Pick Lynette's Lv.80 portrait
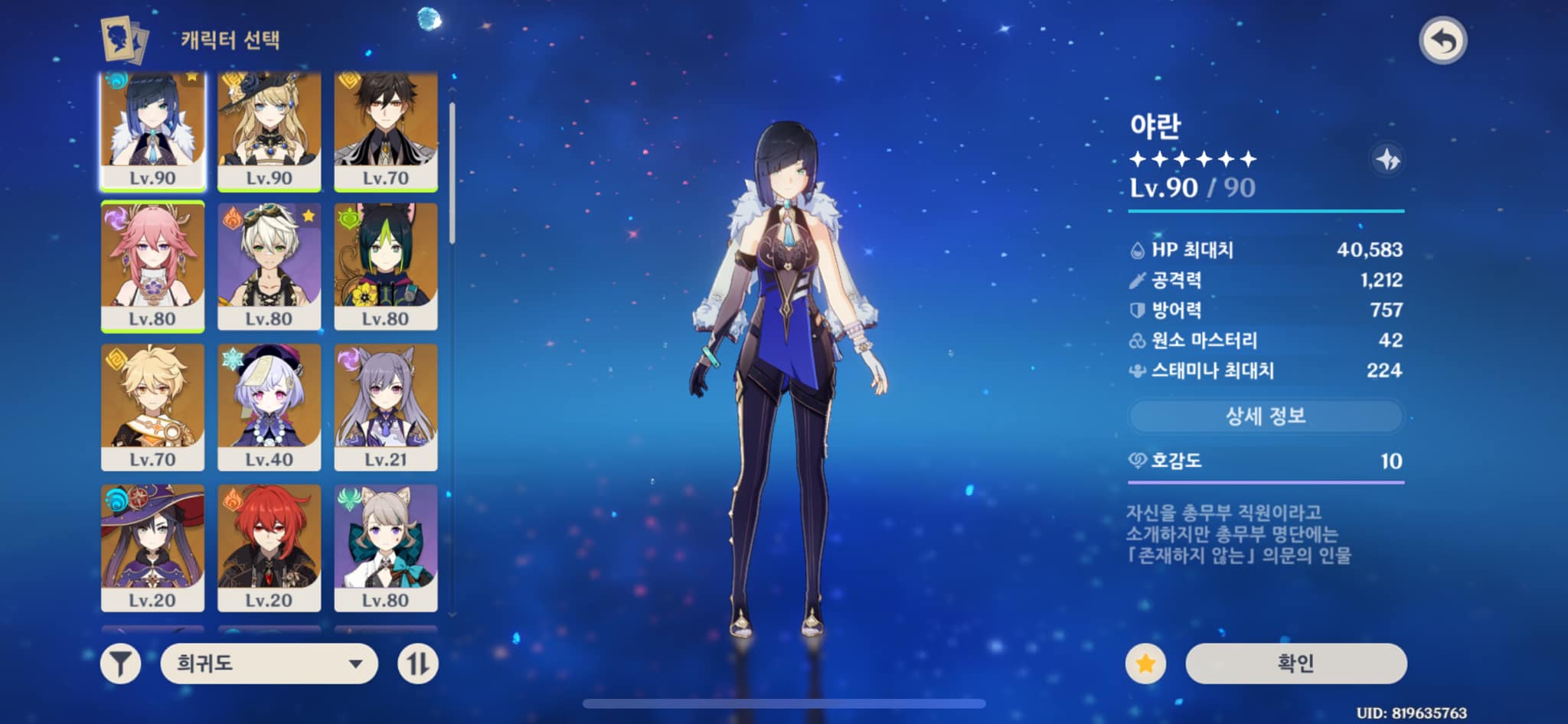The height and width of the screenshot is (724, 1568). (386, 547)
